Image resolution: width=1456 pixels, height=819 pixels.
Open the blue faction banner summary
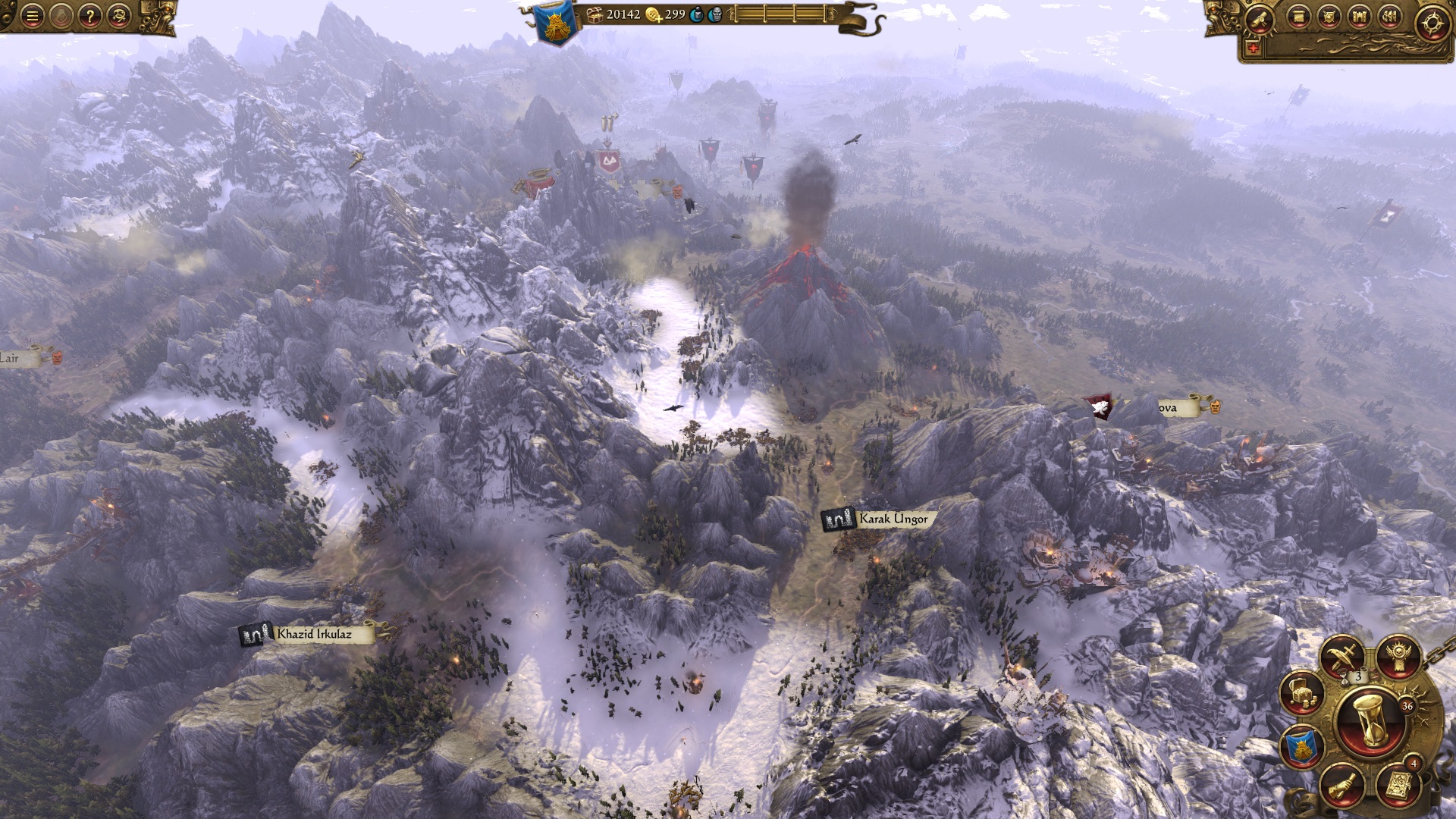(1302, 747)
